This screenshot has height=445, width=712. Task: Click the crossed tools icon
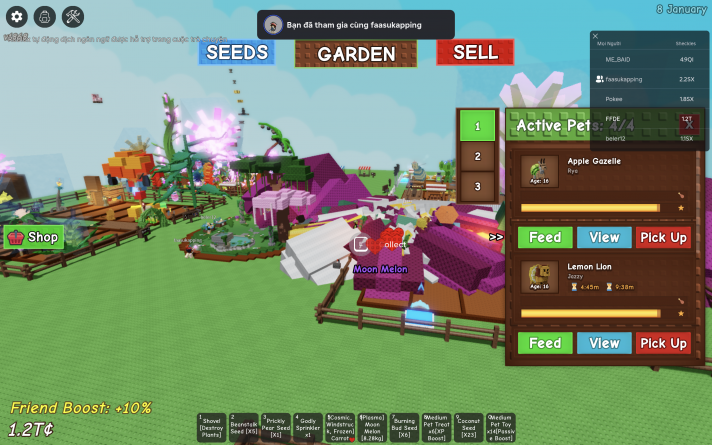click(x=73, y=16)
